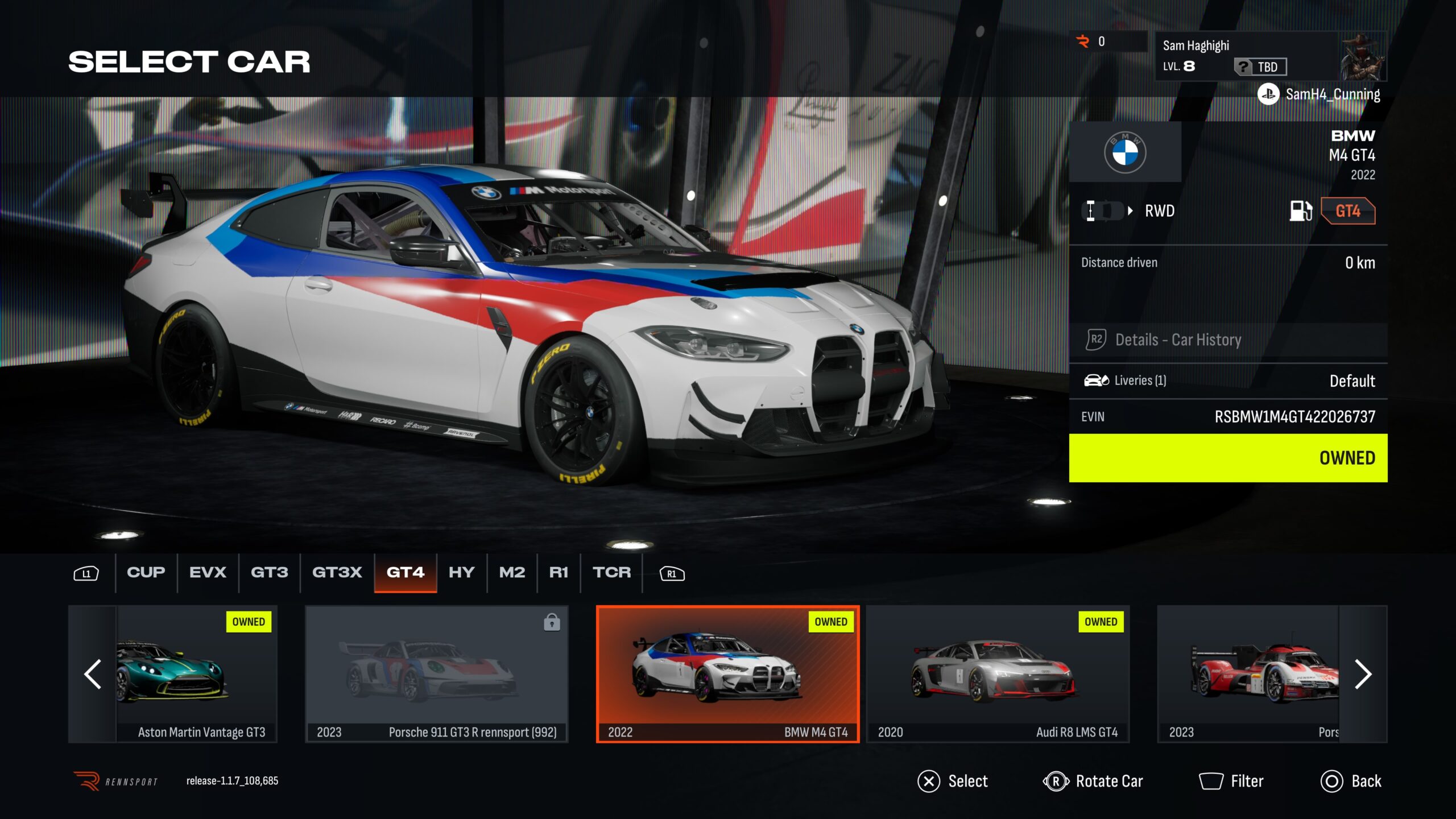1456x819 pixels.
Task: Switch to the CUP class tab
Action: (x=146, y=572)
